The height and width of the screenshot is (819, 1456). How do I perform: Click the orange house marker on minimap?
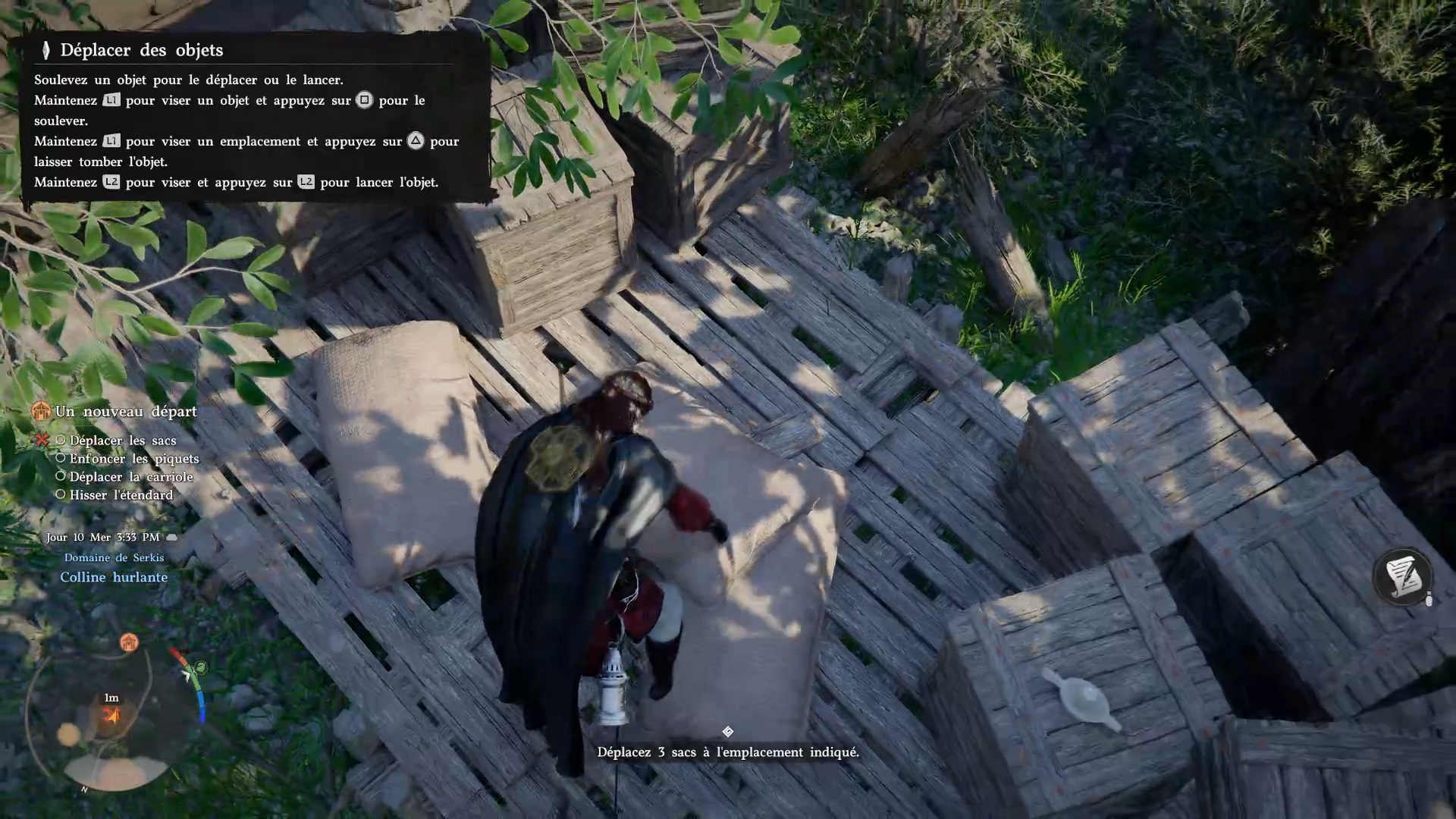click(129, 643)
